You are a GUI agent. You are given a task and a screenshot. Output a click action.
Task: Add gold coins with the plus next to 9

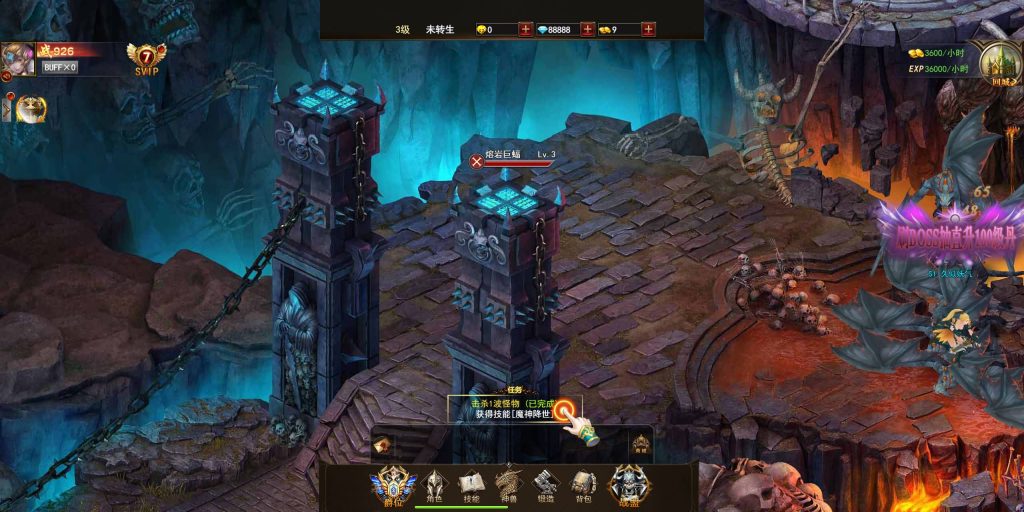[x=649, y=29]
